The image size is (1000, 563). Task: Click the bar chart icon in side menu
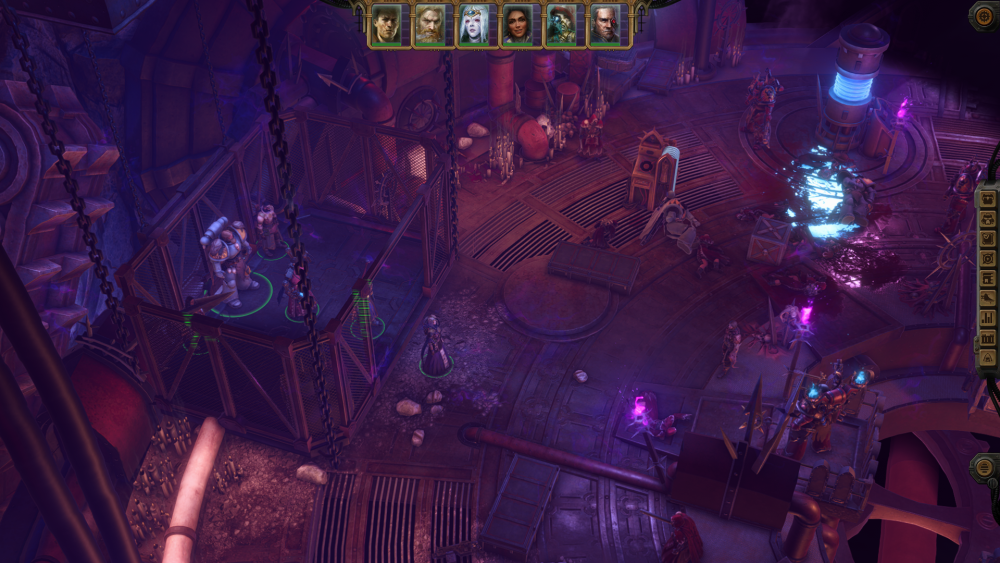pos(988,319)
